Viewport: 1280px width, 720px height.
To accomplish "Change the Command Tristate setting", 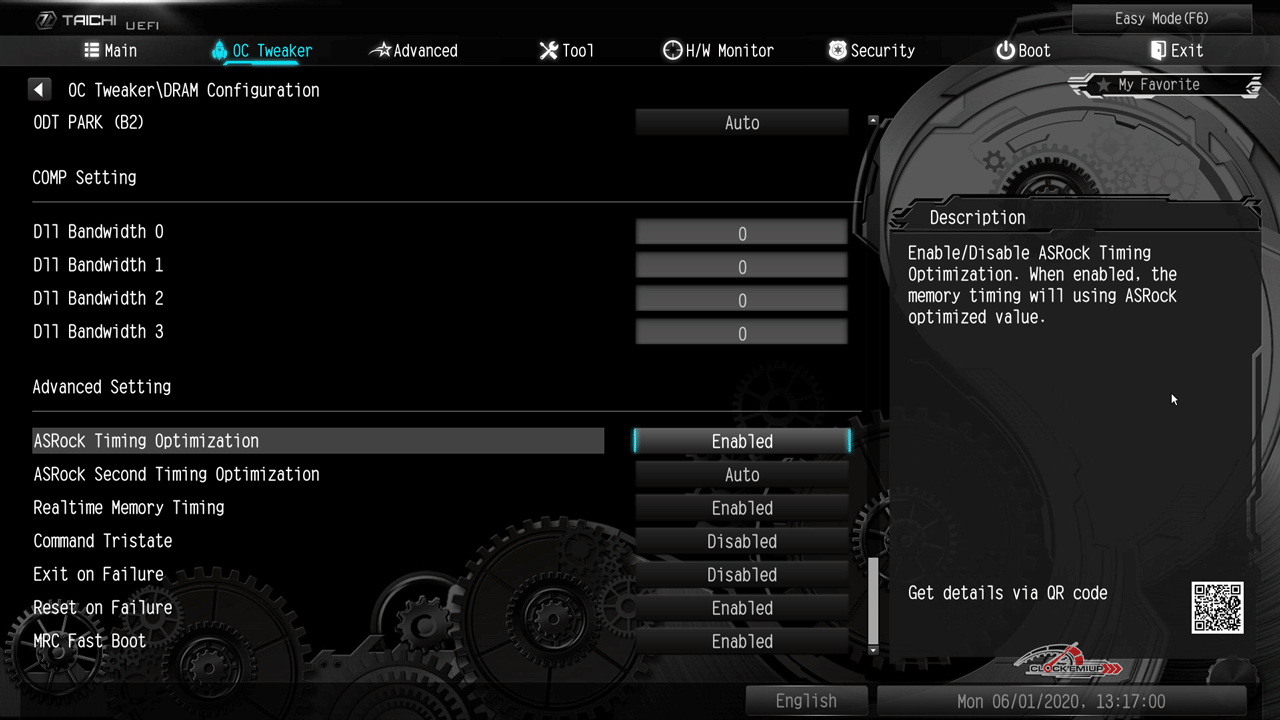I will 742,542.
